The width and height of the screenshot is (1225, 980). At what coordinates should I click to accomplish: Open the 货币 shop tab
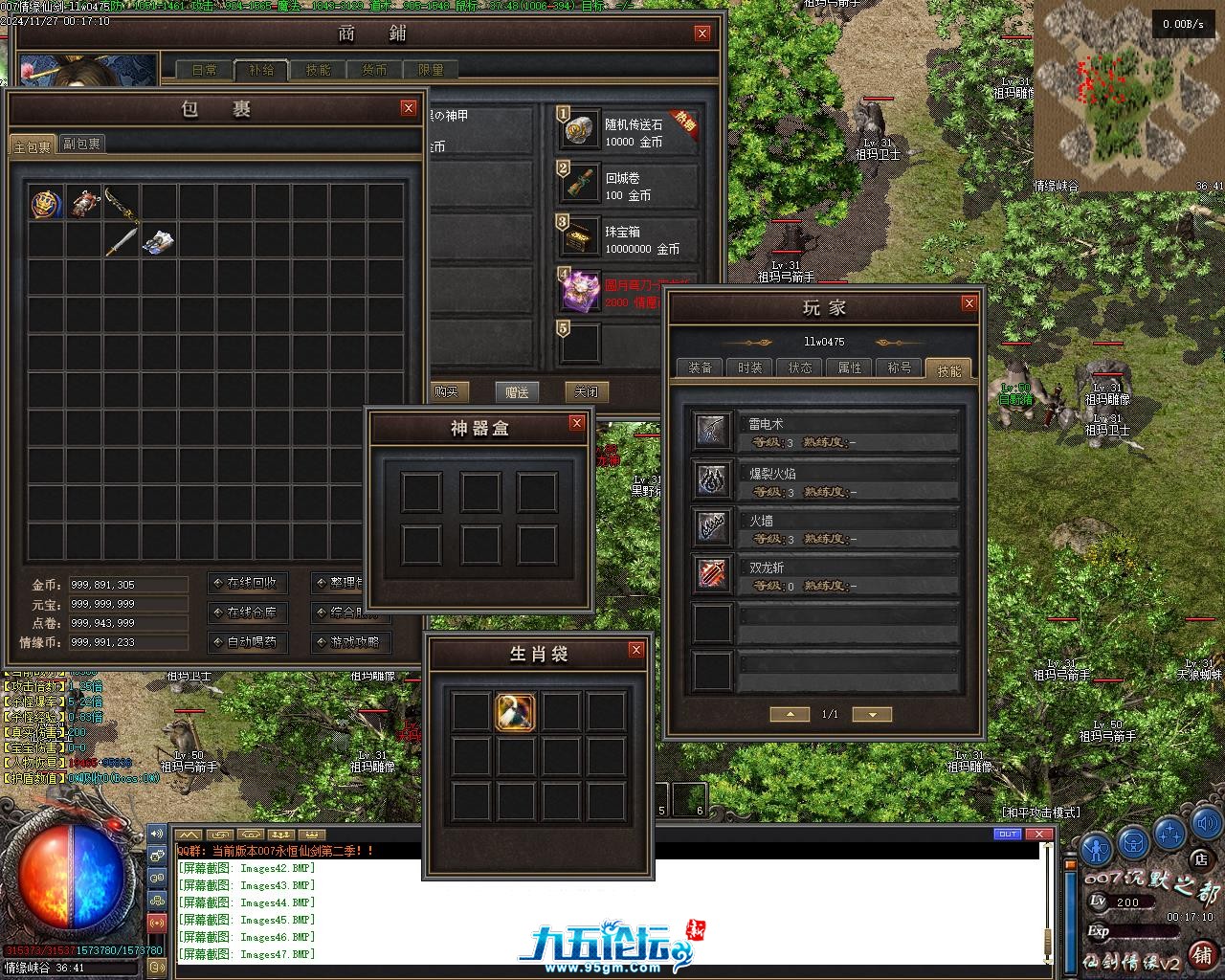(x=374, y=70)
